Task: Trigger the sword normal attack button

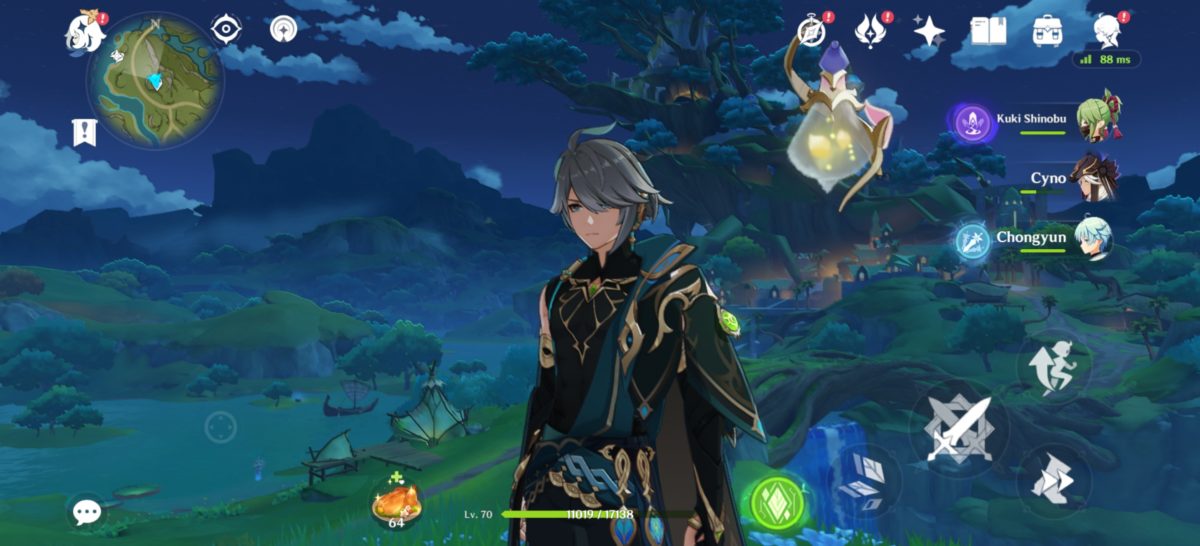Action: pyautogui.click(x=958, y=430)
